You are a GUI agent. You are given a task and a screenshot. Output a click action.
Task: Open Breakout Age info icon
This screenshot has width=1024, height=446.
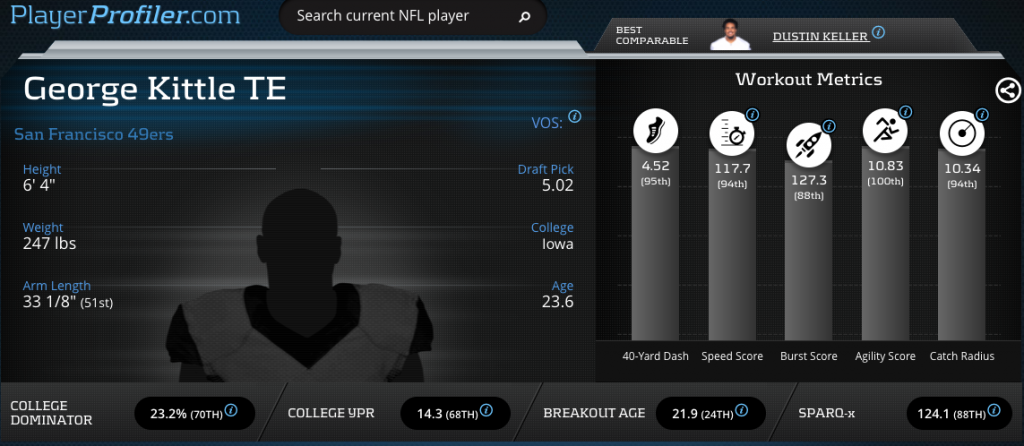point(742,410)
